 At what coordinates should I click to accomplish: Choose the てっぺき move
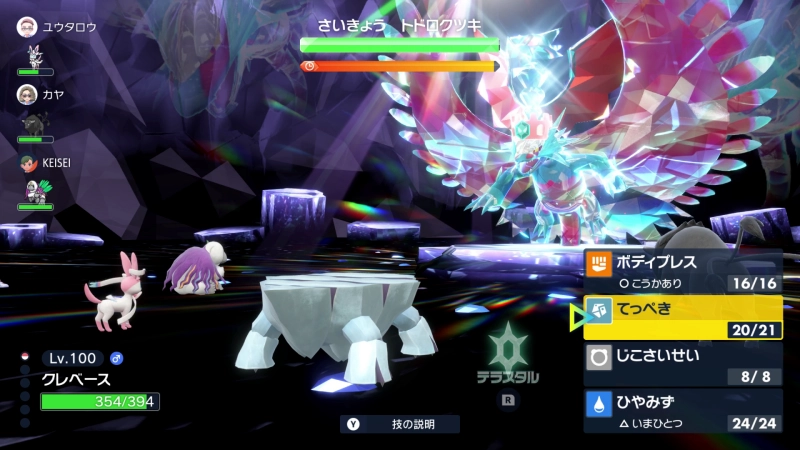(x=682, y=318)
